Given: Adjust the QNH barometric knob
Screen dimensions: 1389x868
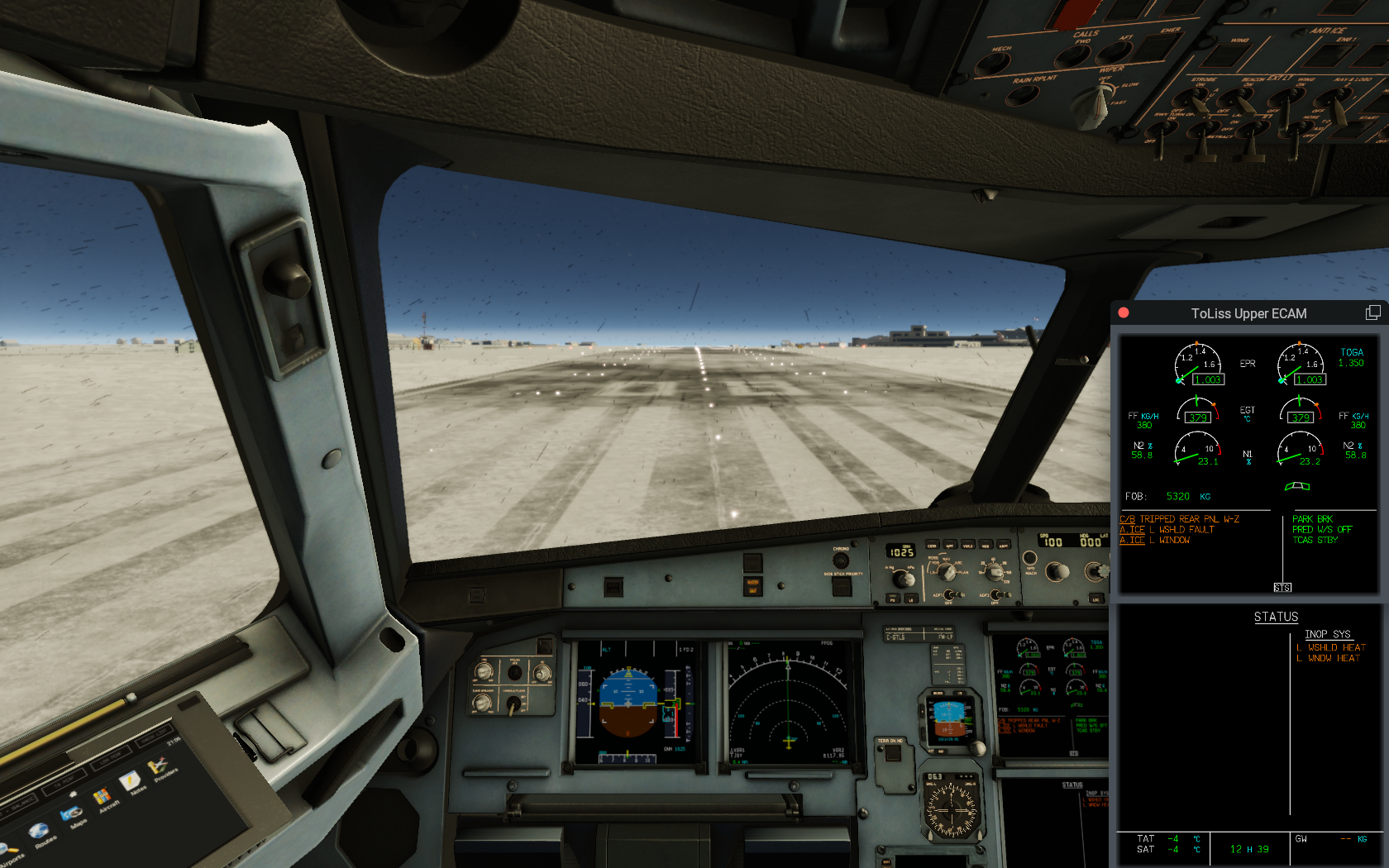Looking at the screenshot, I should (904, 579).
